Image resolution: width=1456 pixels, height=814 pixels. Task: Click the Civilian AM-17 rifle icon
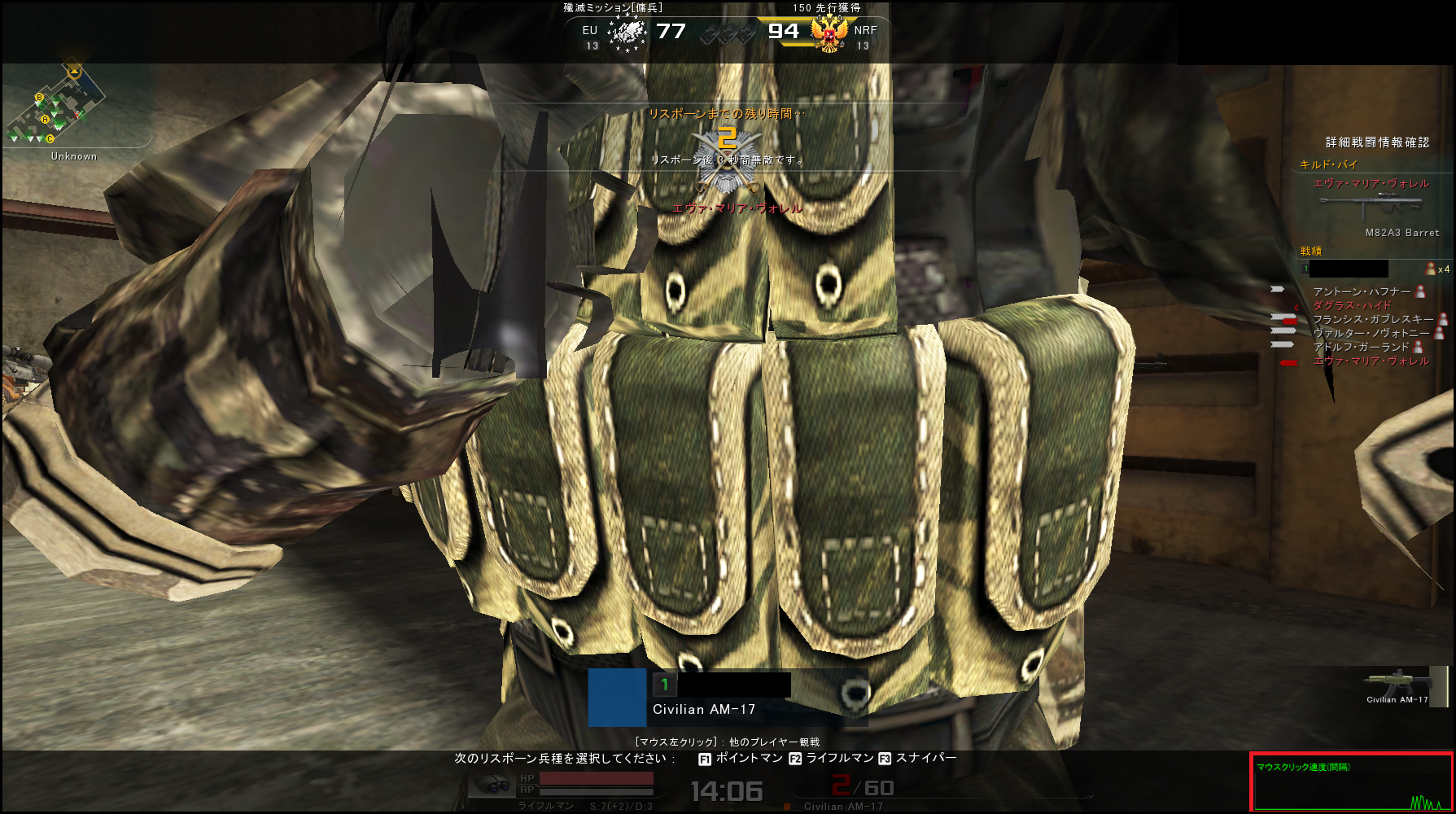[x=1397, y=682]
